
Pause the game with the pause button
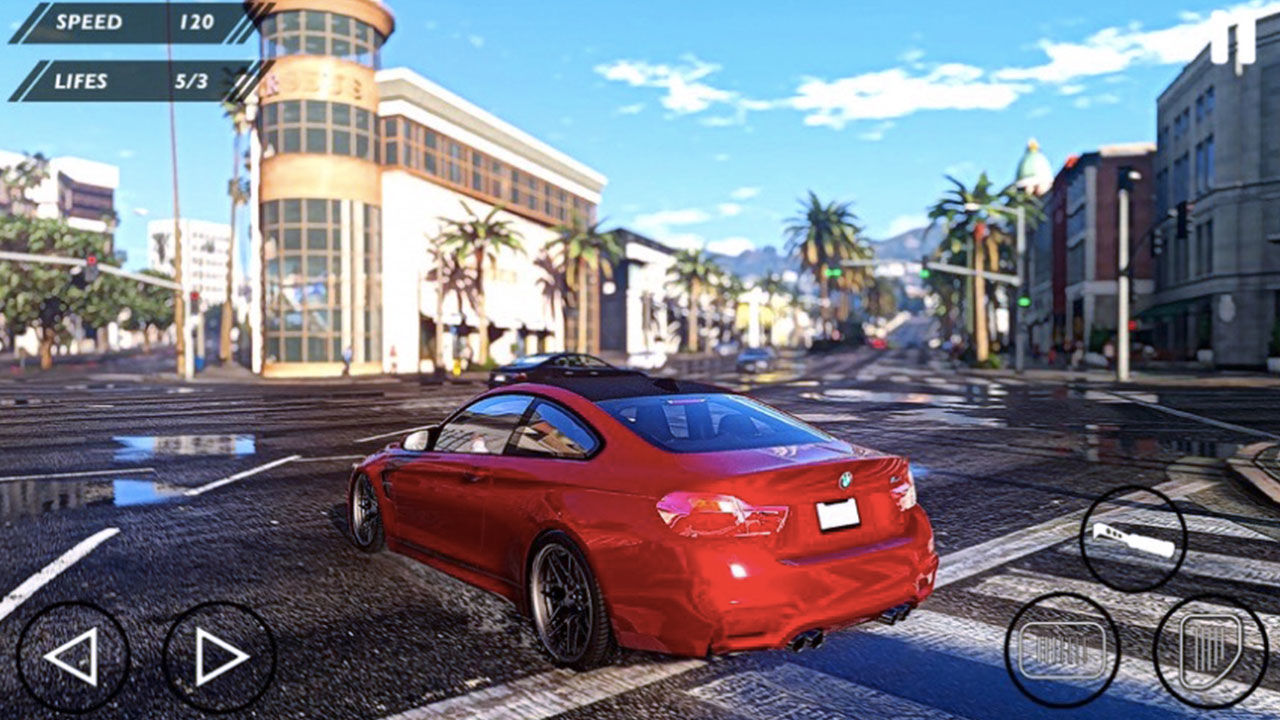[1232, 42]
